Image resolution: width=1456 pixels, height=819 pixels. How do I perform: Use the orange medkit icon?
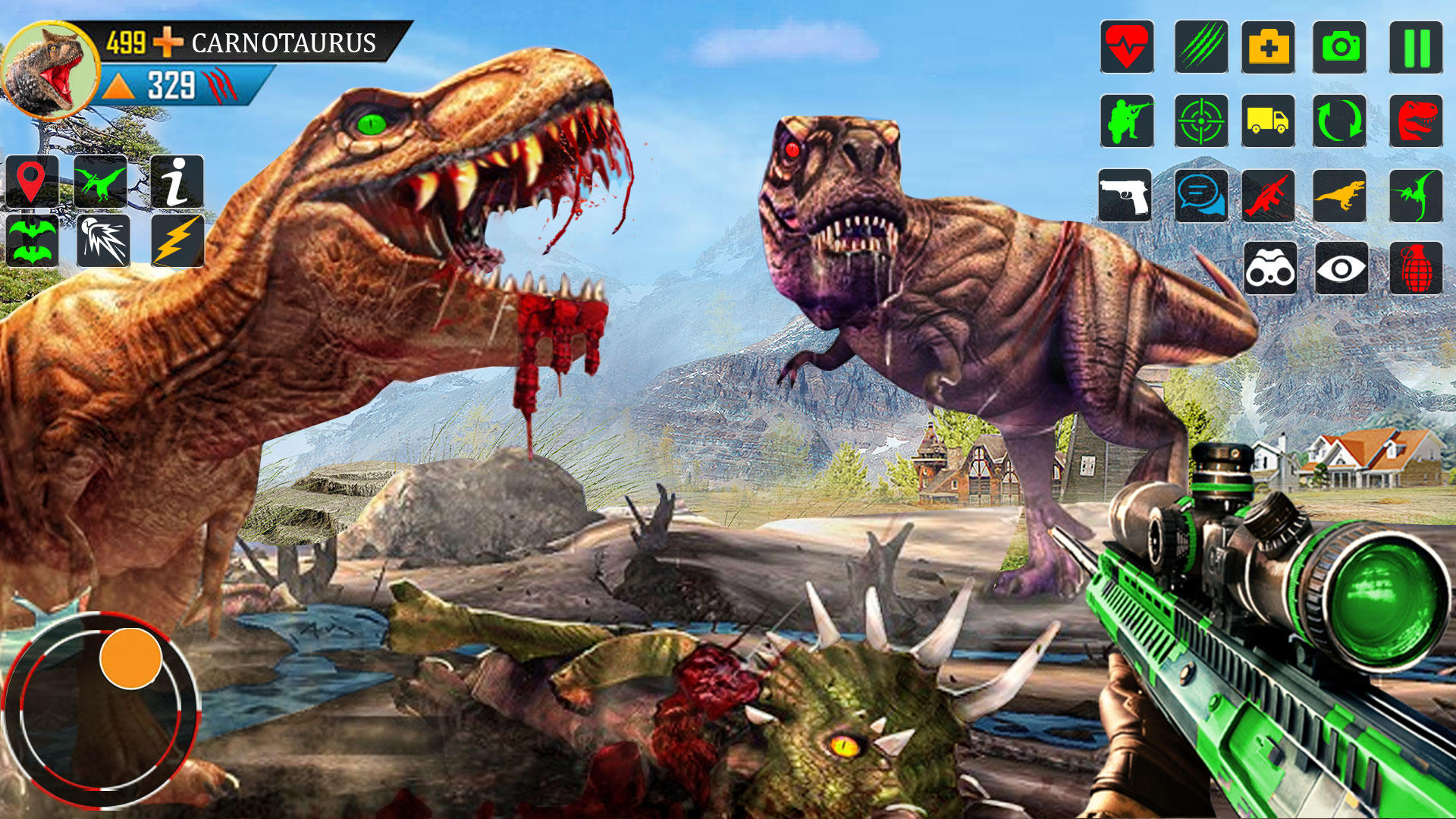tap(1268, 47)
